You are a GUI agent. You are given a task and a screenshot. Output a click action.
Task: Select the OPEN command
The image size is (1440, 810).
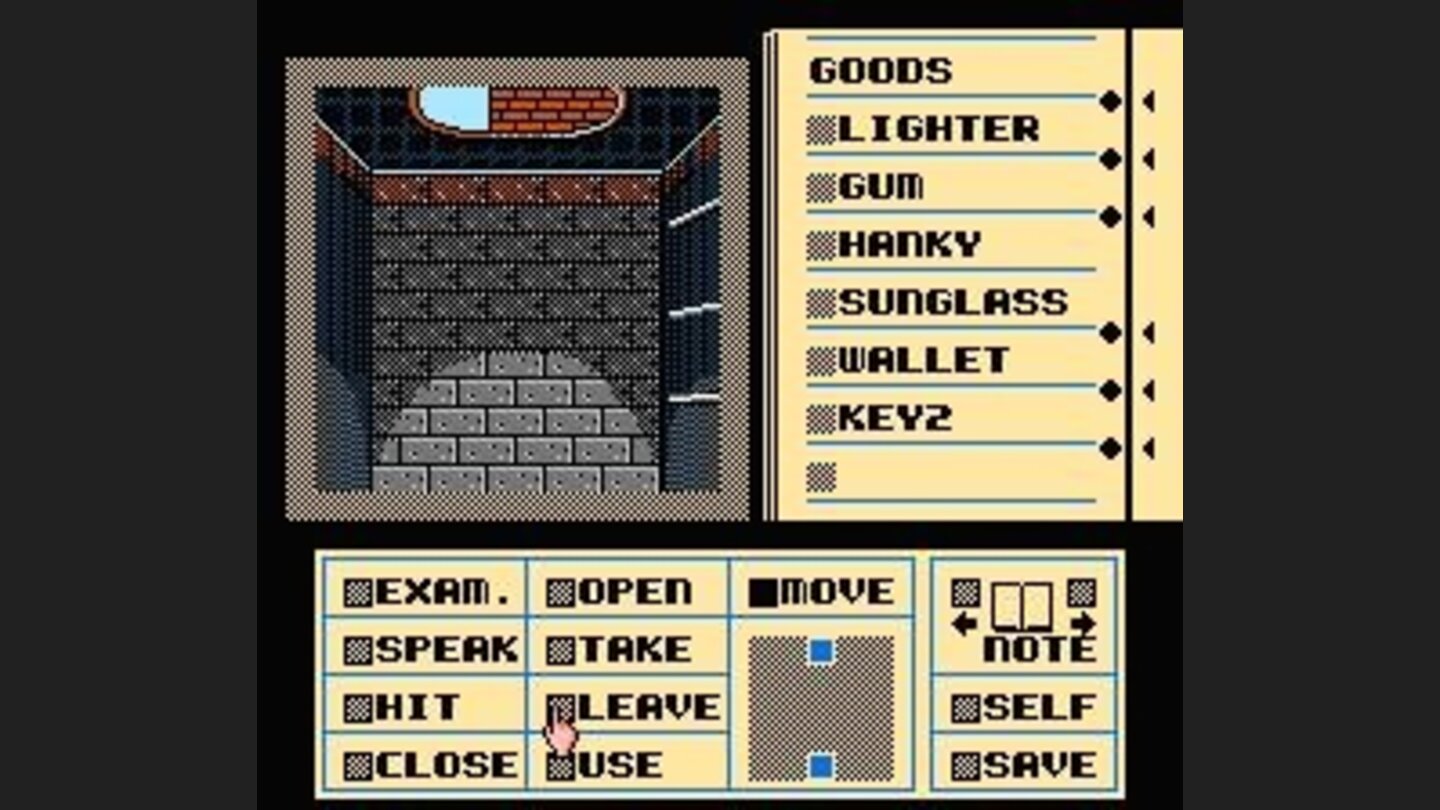pos(562,591)
